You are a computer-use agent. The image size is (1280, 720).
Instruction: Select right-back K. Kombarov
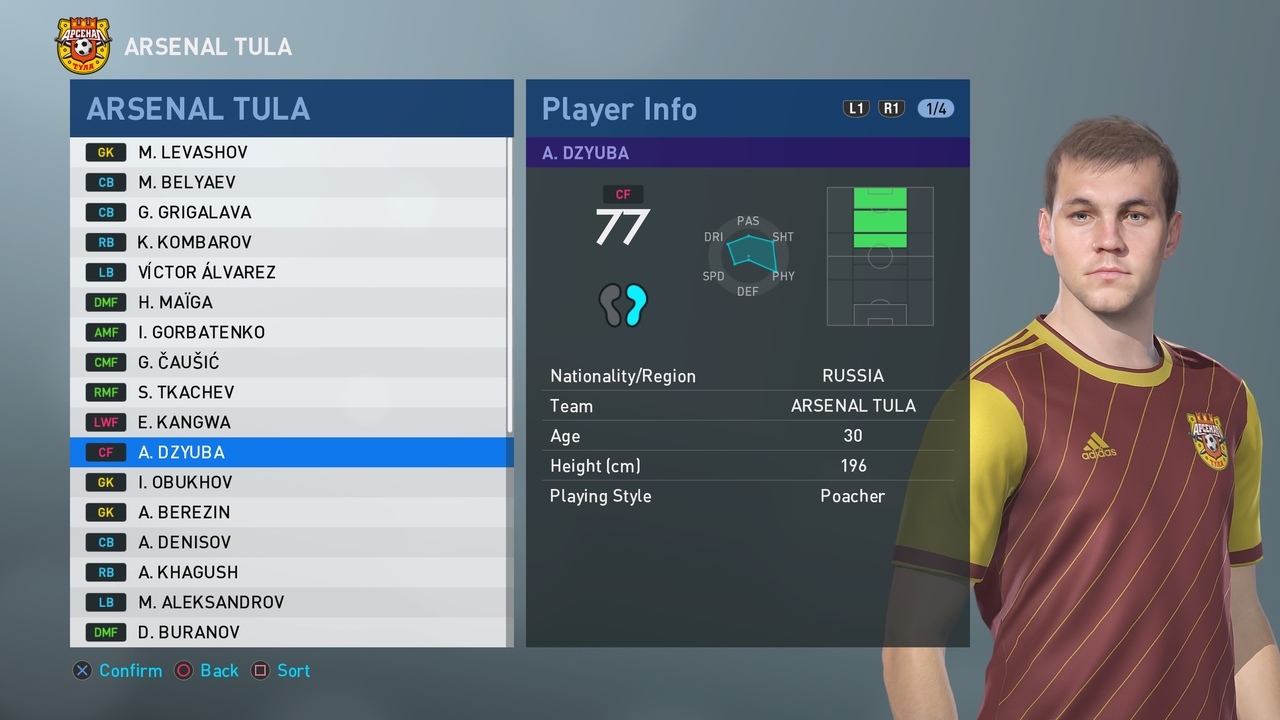coord(290,242)
